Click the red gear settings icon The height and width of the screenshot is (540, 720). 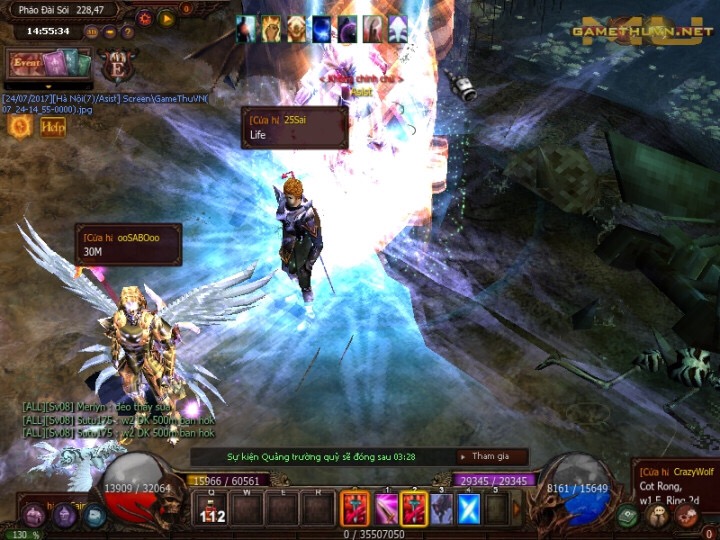pyautogui.click(x=144, y=17)
